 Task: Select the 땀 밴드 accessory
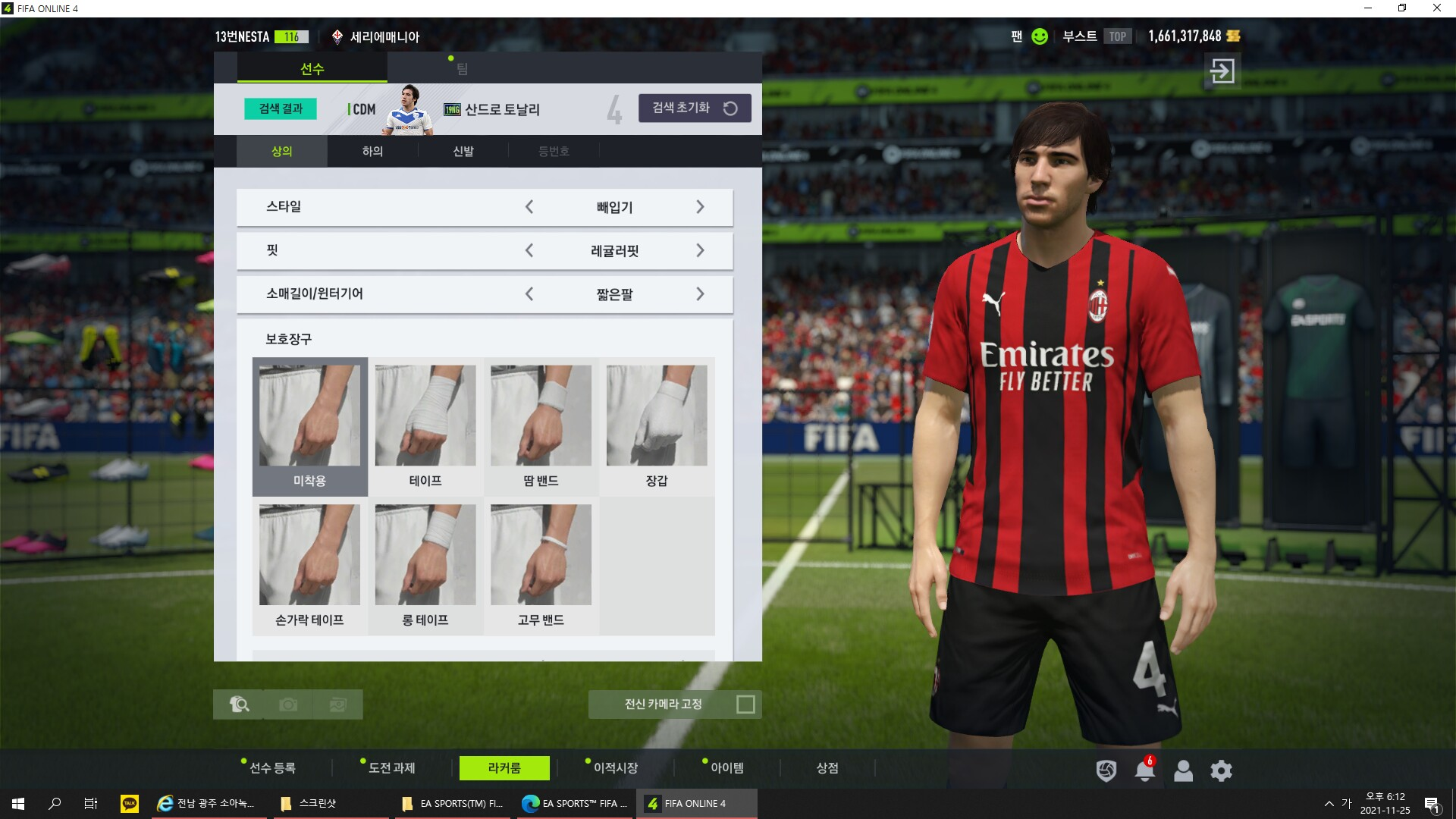pos(541,425)
